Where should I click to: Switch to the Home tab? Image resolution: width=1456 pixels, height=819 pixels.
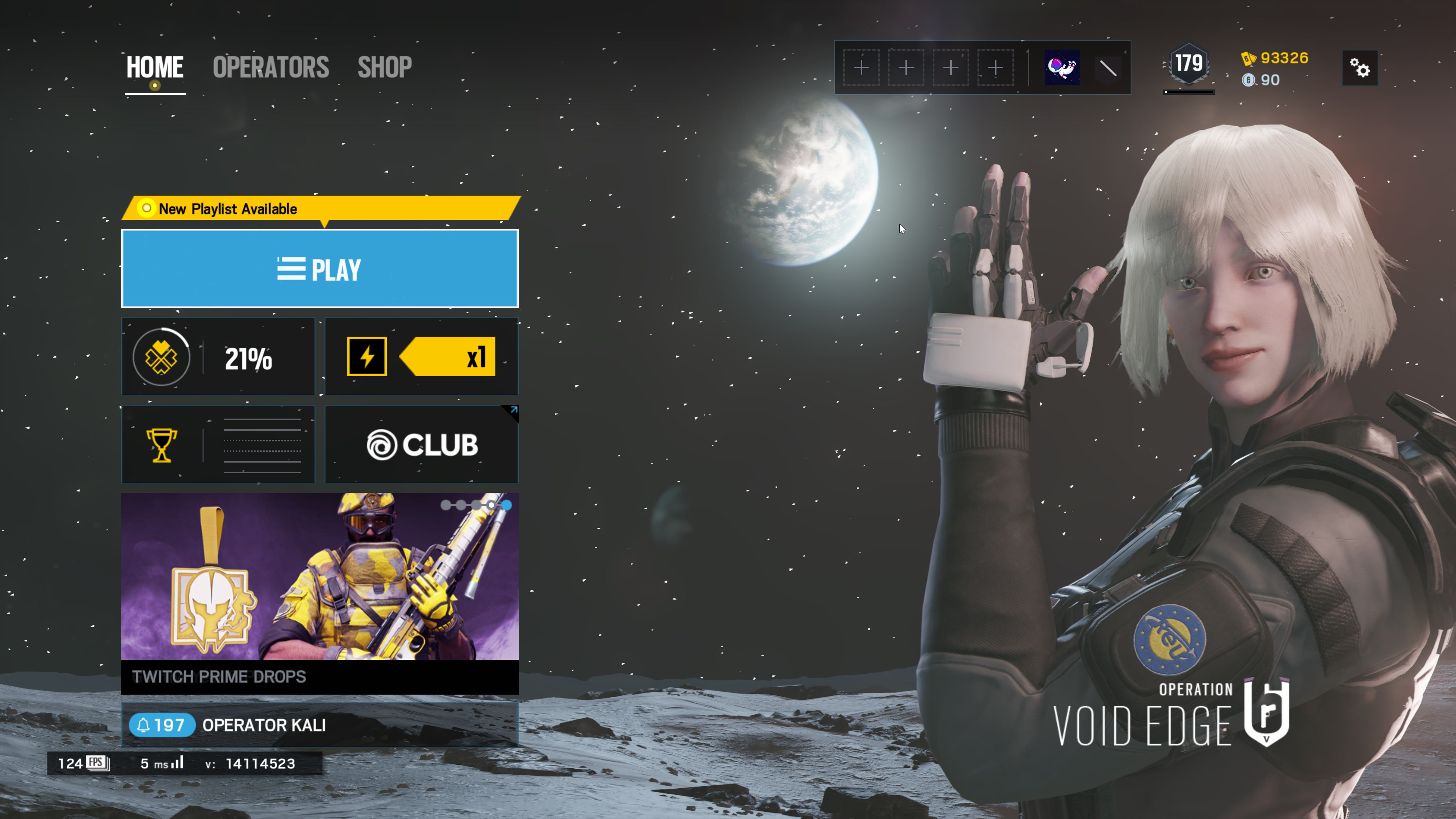tap(154, 67)
